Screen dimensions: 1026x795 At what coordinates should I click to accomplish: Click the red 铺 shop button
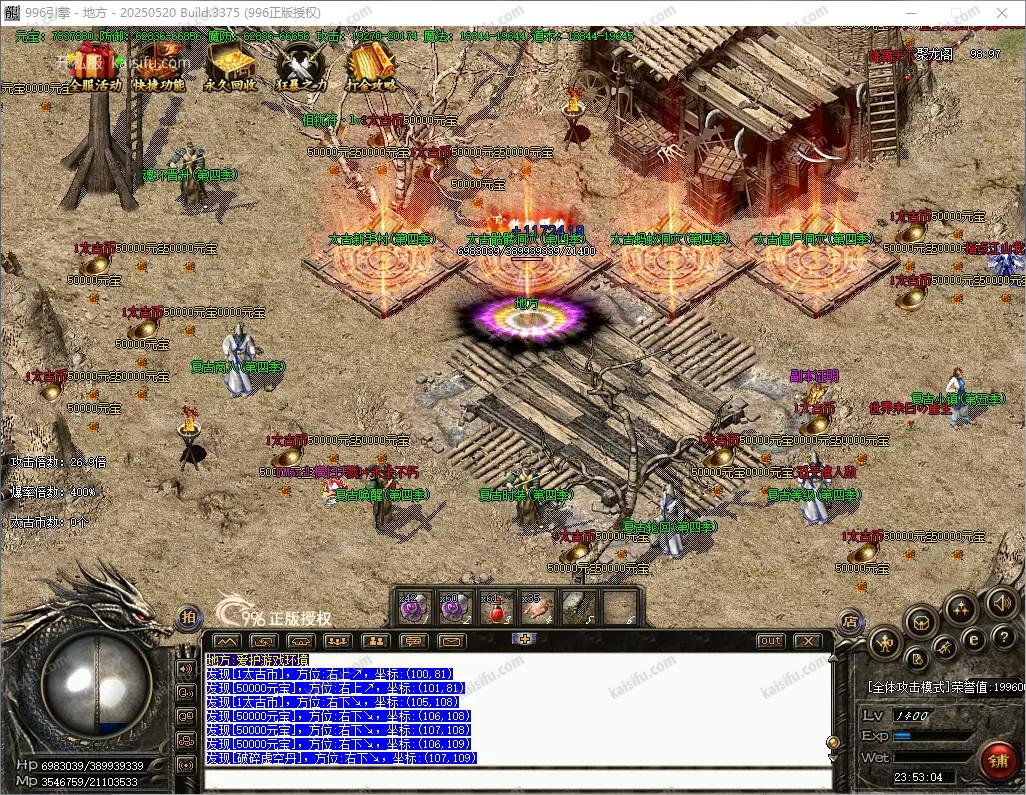click(997, 760)
